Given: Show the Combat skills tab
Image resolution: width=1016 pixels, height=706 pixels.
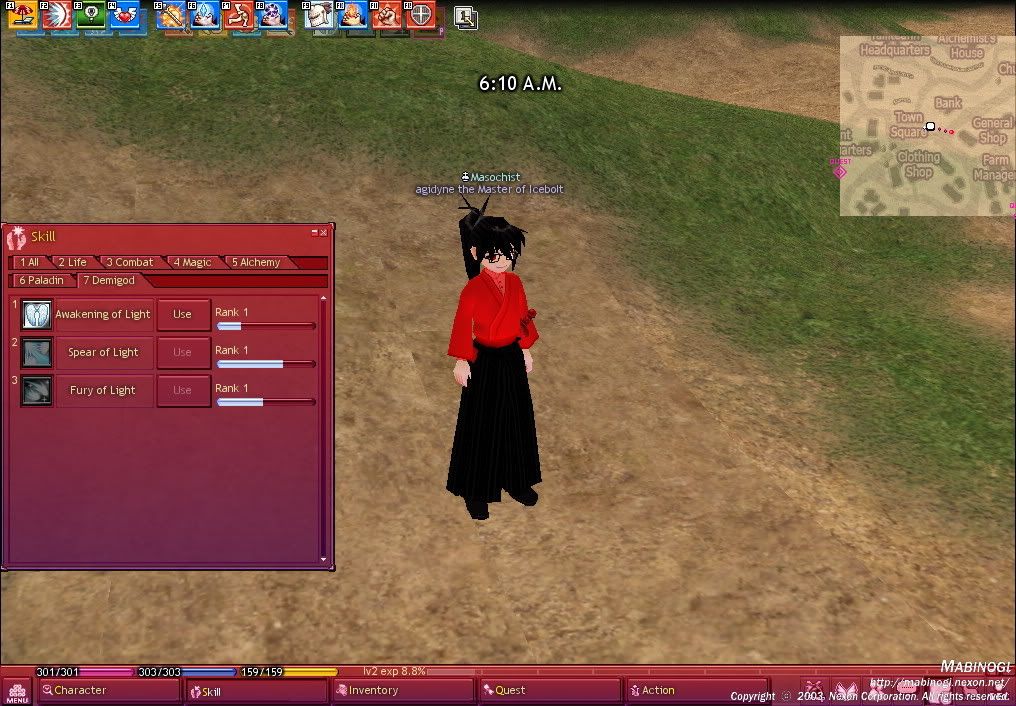Looking at the screenshot, I should pos(130,262).
